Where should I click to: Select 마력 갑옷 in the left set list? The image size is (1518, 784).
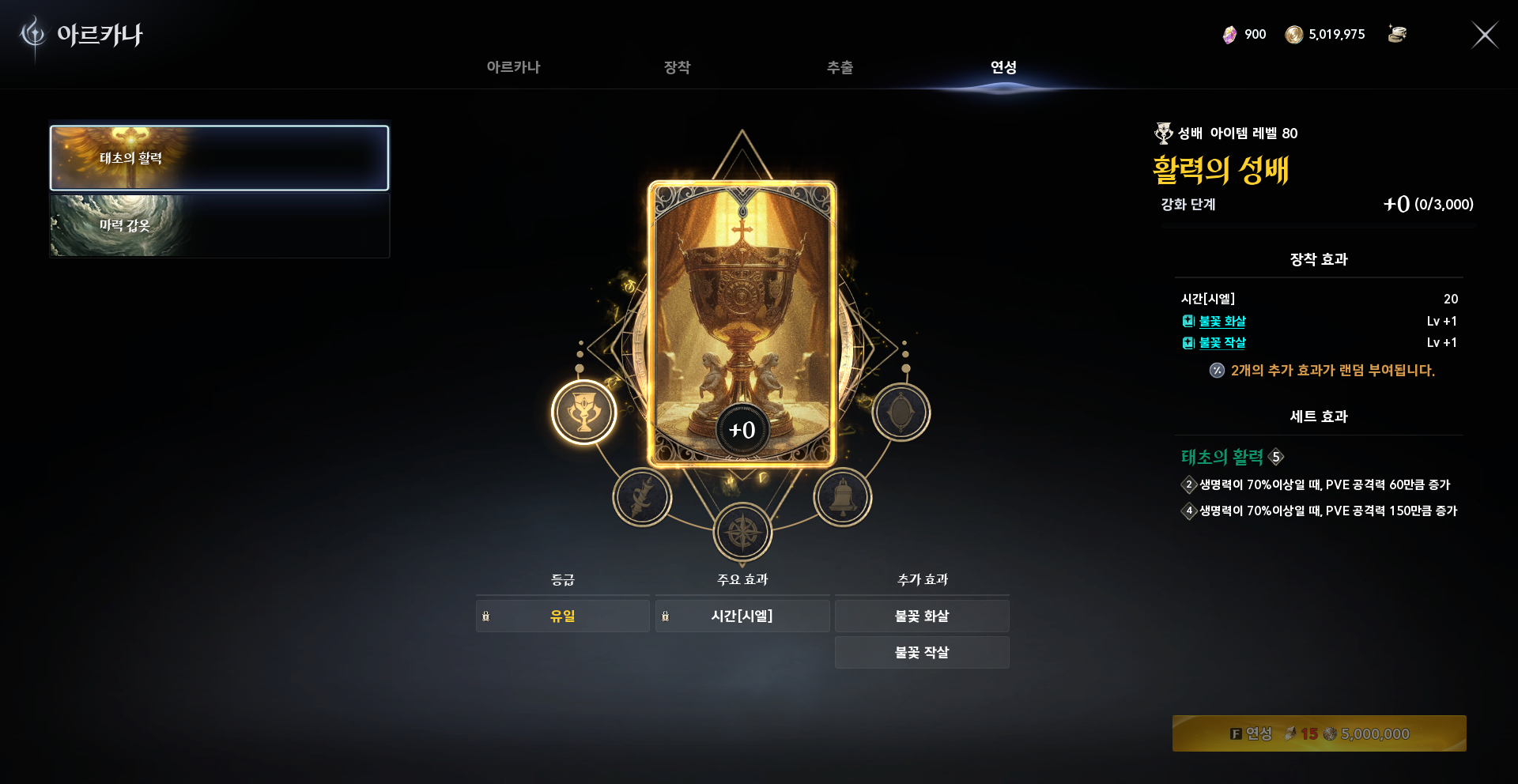(x=219, y=226)
